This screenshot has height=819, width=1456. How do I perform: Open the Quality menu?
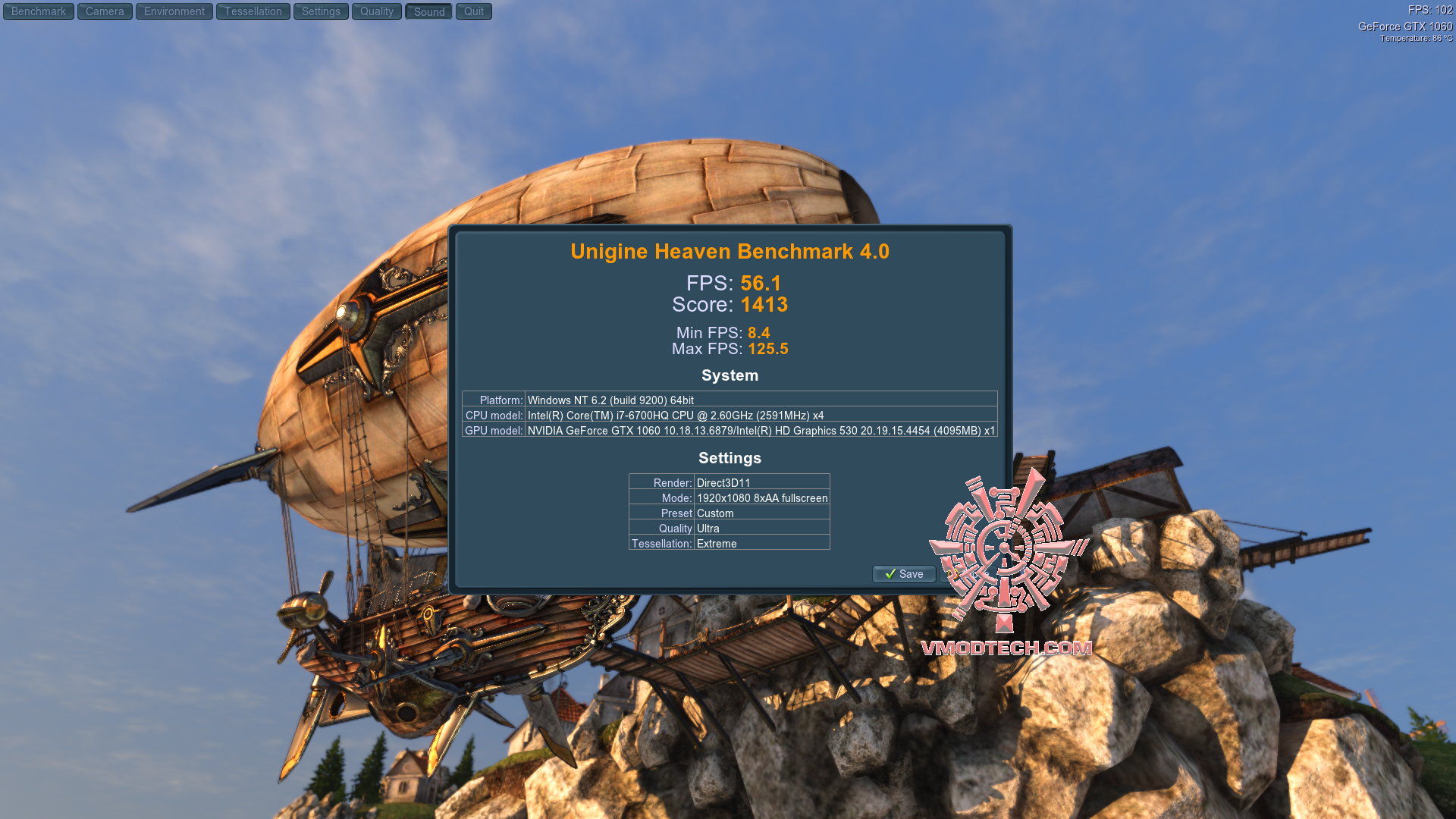click(376, 11)
